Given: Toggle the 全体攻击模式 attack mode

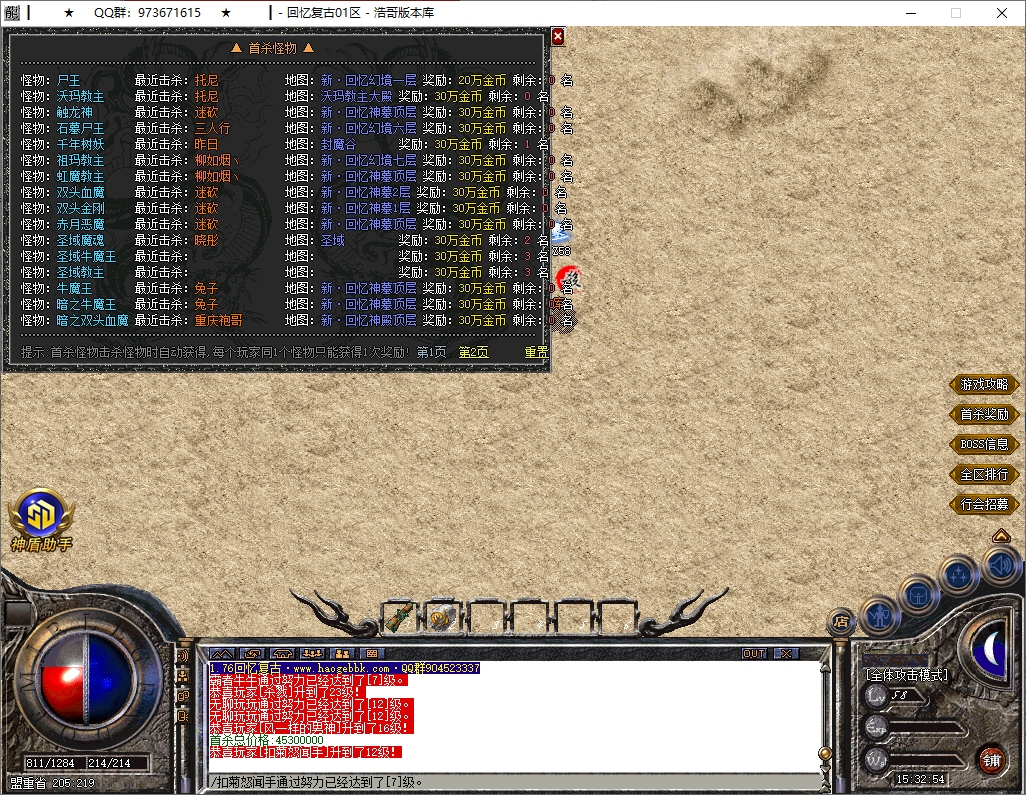Looking at the screenshot, I should 906,676.
